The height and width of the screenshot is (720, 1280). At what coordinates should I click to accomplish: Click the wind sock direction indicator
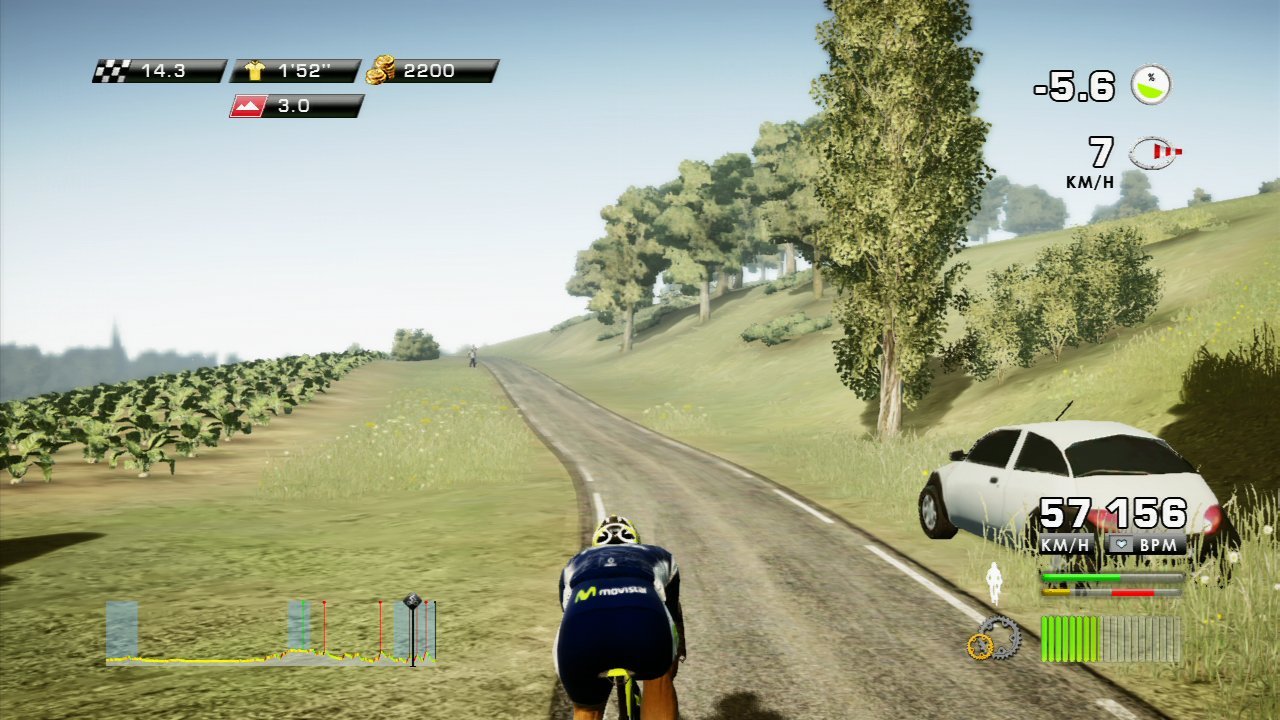click(x=1154, y=152)
